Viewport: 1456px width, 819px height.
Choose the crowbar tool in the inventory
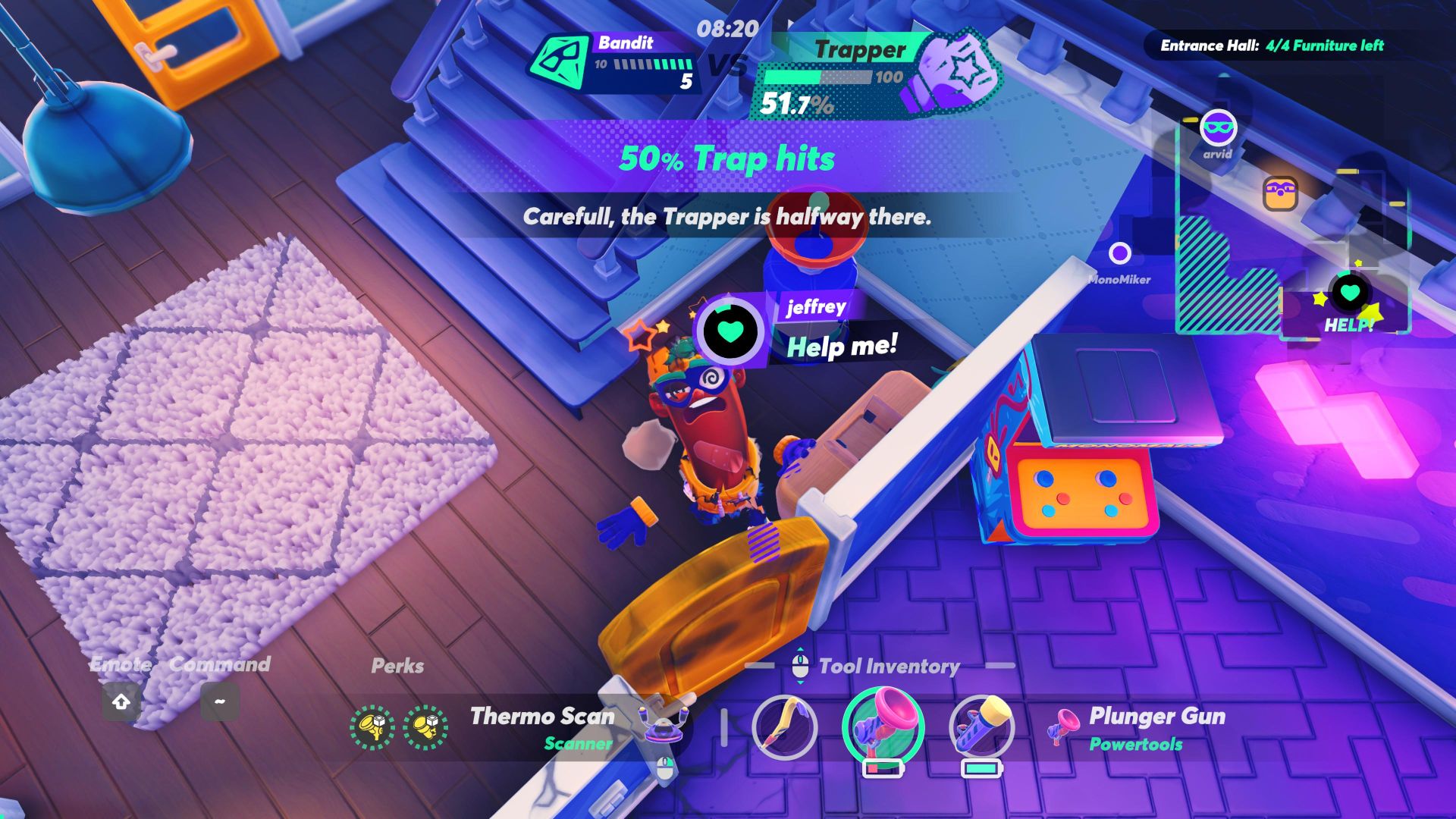click(784, 727)
